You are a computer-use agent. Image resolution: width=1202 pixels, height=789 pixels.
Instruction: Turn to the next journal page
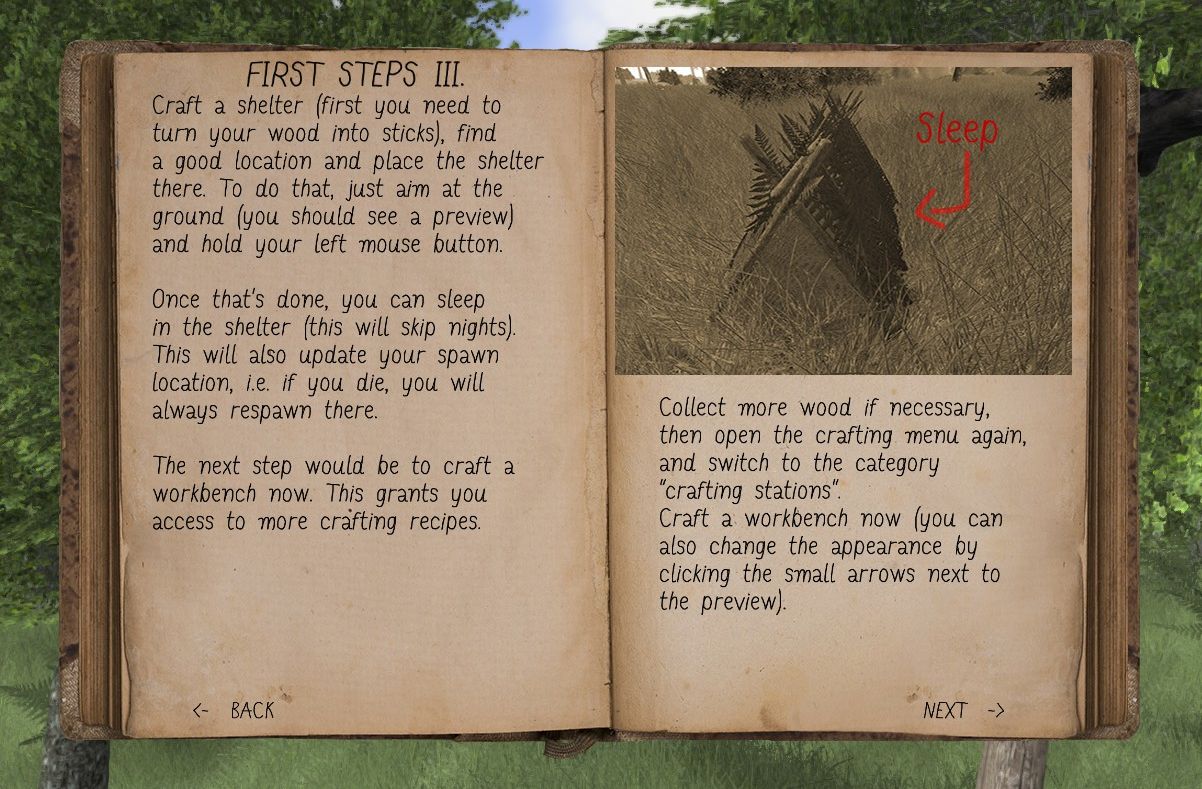pos(963,710)
